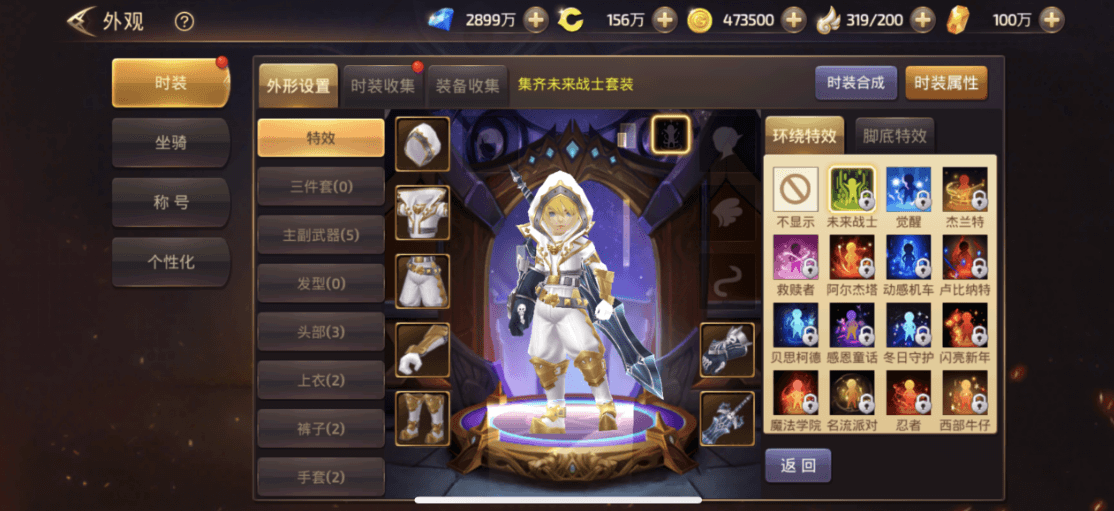Click the 返回 back button
1114x511 pixels.
(797, 465)
